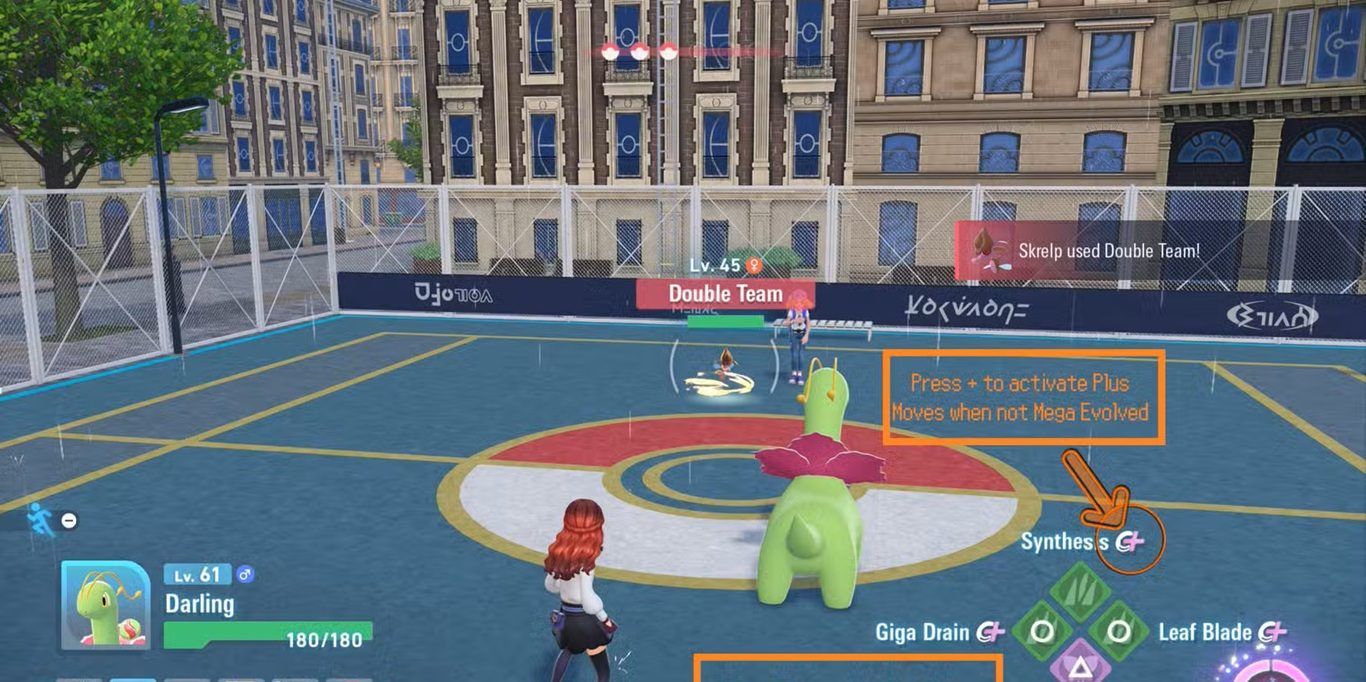This screenshot has height=682, width=1366.
Task: Activate the purple diamond move slot
Action: click(x=1080, y=664)
